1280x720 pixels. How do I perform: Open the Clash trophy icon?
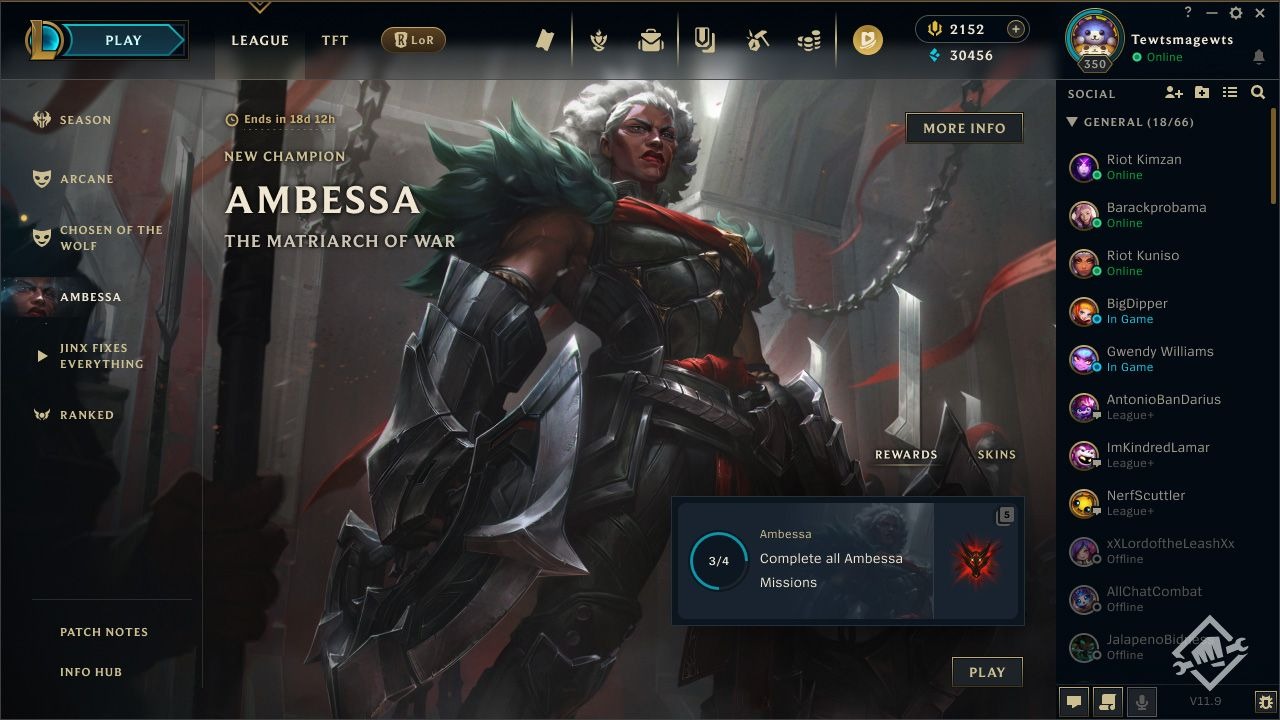click(x=597, y=38)
